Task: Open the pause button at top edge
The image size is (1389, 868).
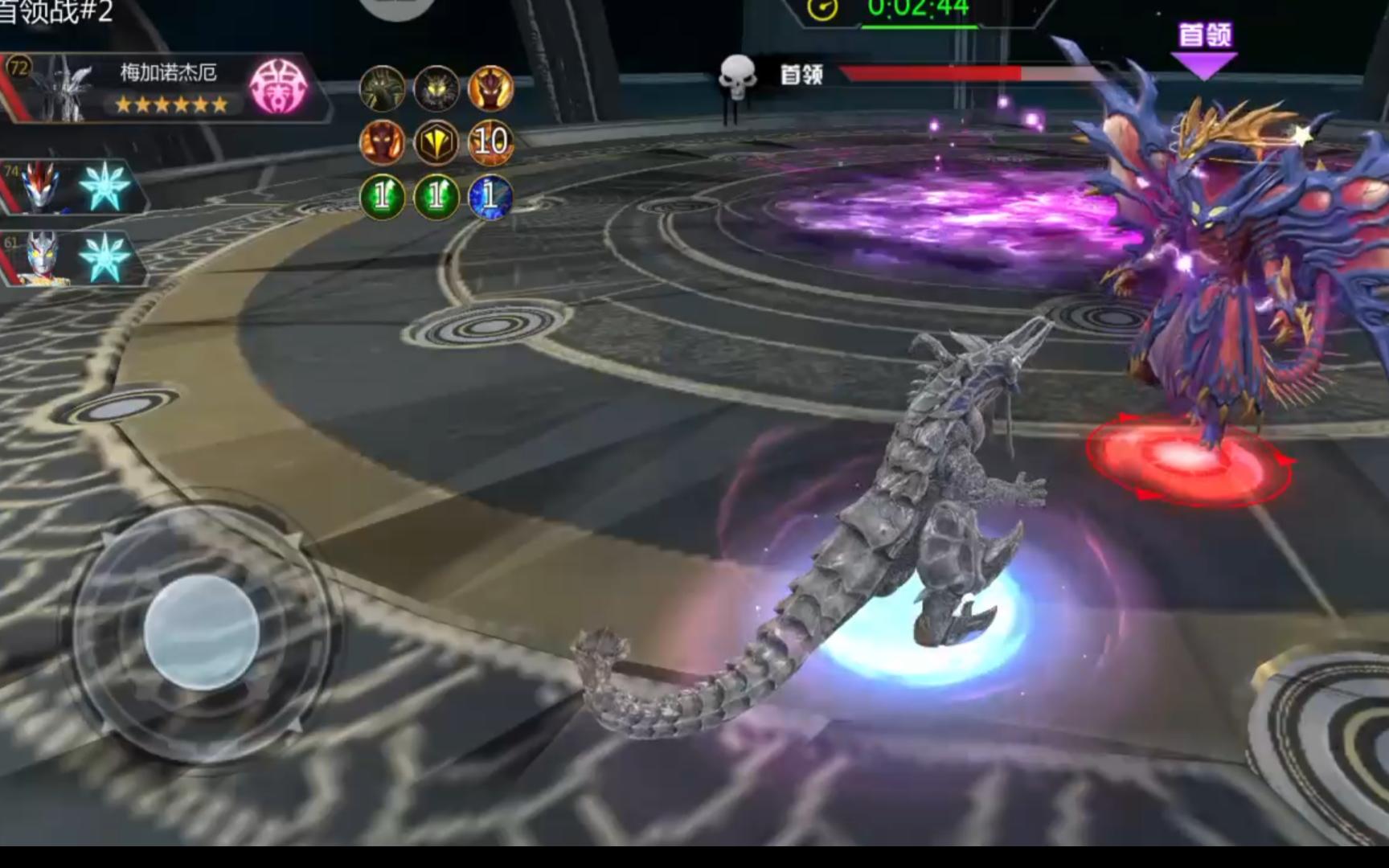Action: pos(396,6)
